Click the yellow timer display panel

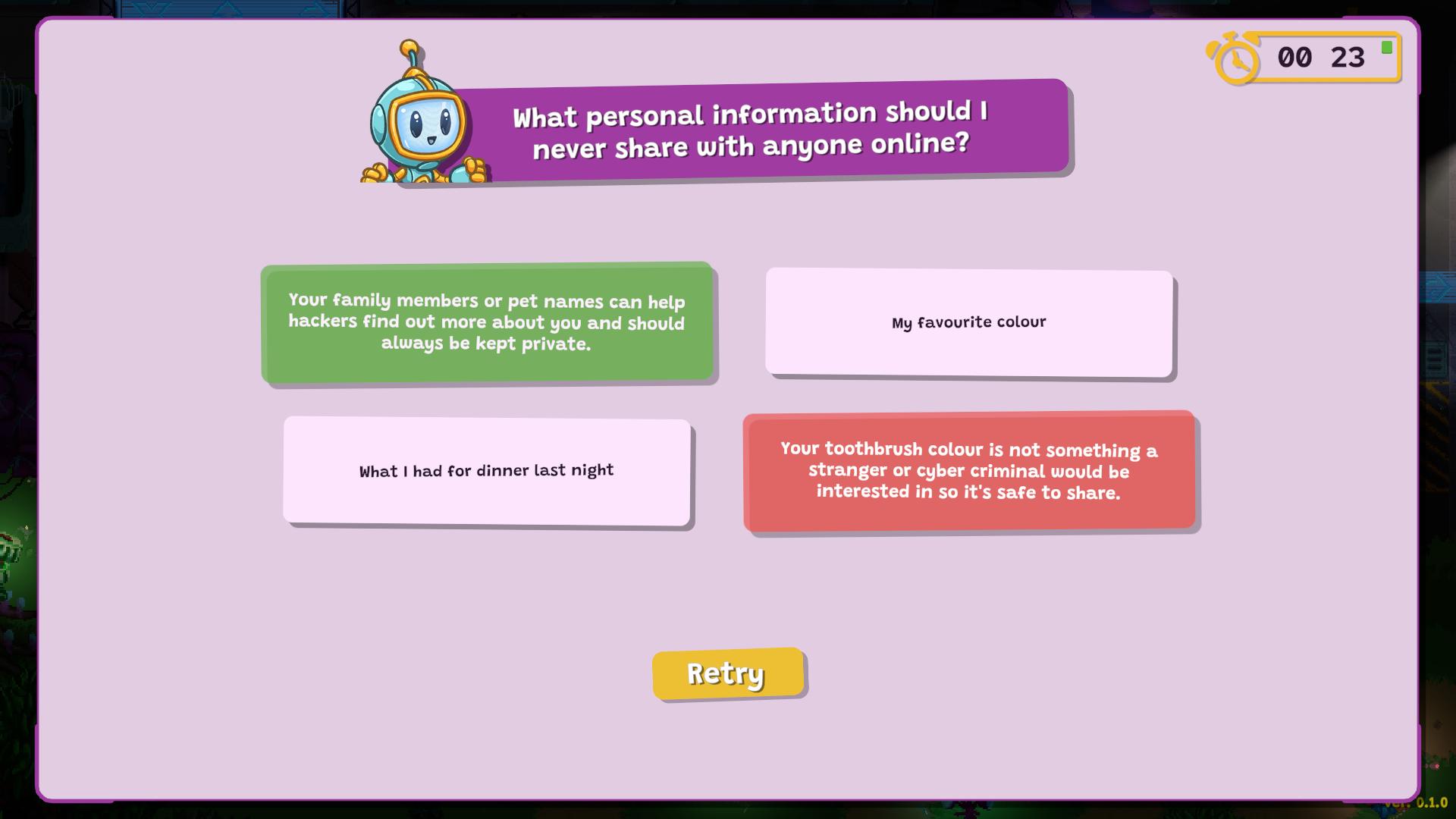coord(1323,58)
